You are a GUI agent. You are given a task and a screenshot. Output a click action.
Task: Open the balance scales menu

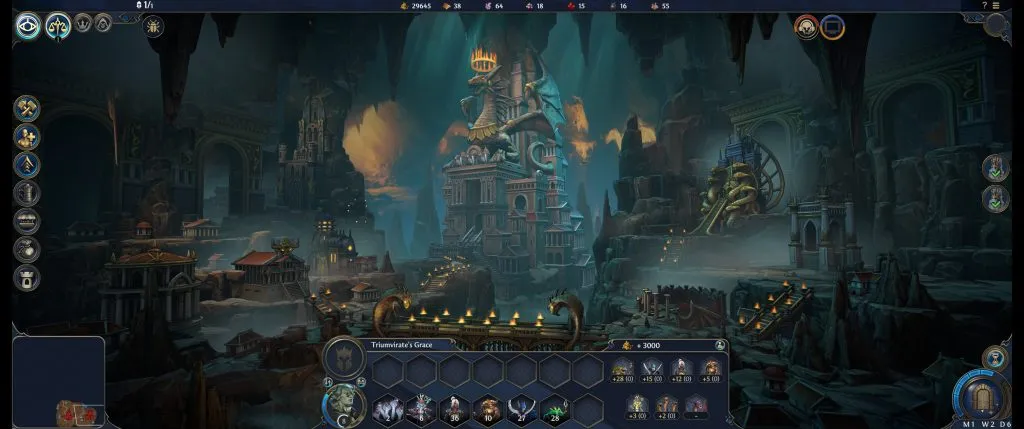[58, 25]
